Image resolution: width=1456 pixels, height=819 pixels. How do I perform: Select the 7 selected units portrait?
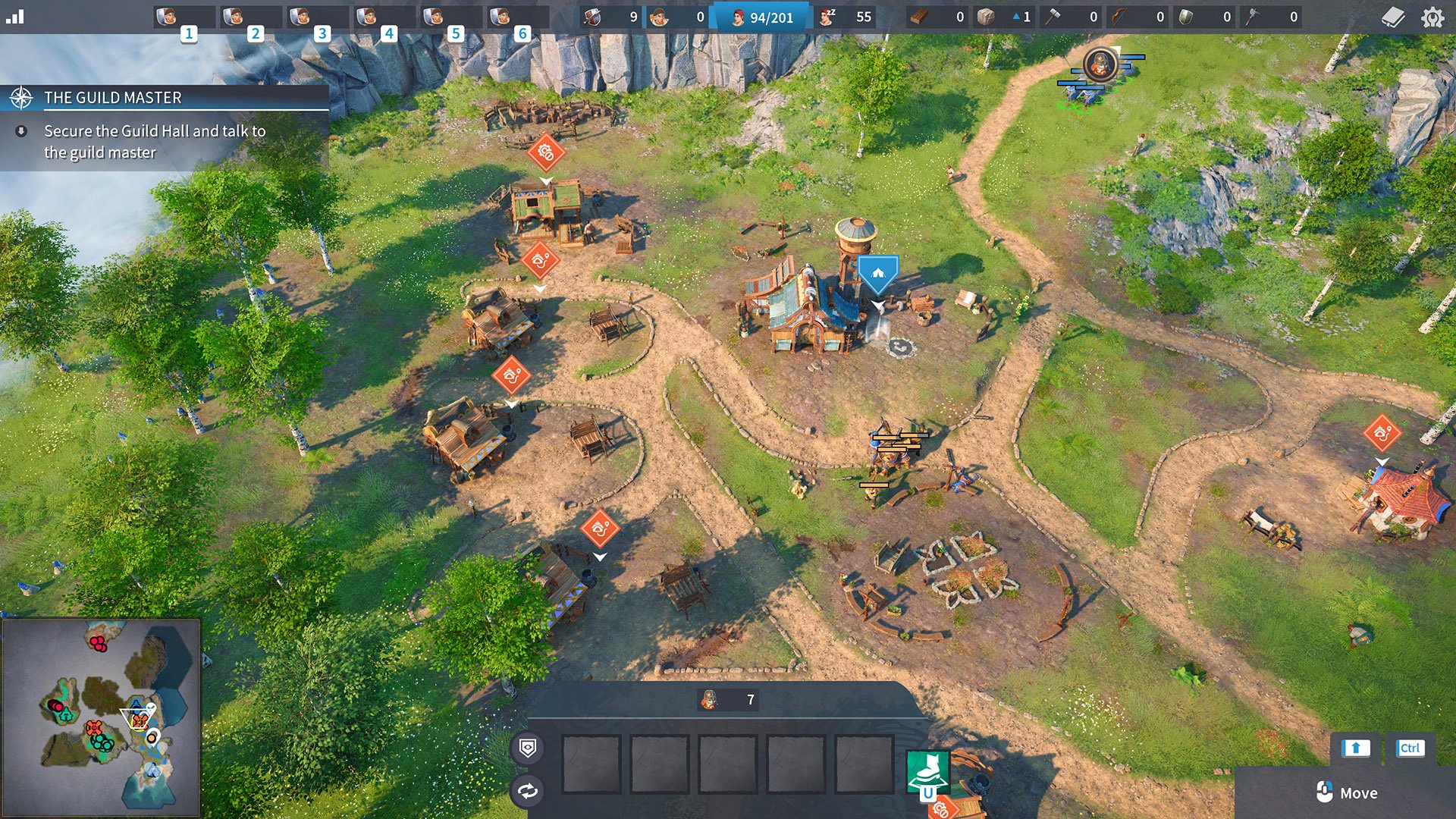pos(709,700)
